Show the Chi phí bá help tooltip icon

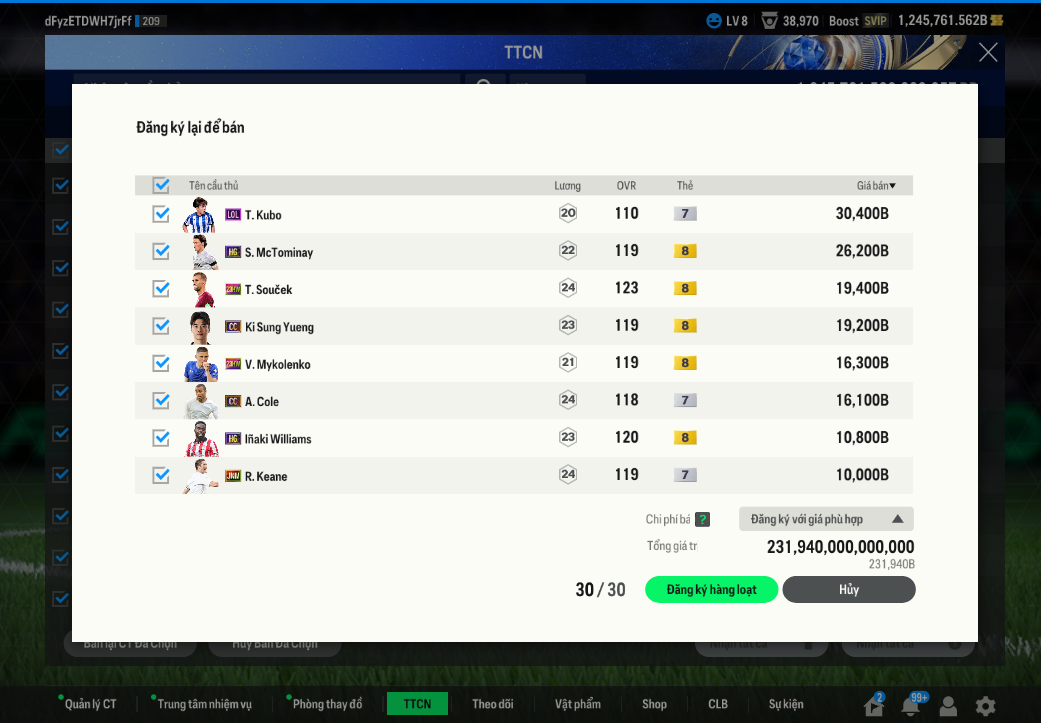point(703,520)
